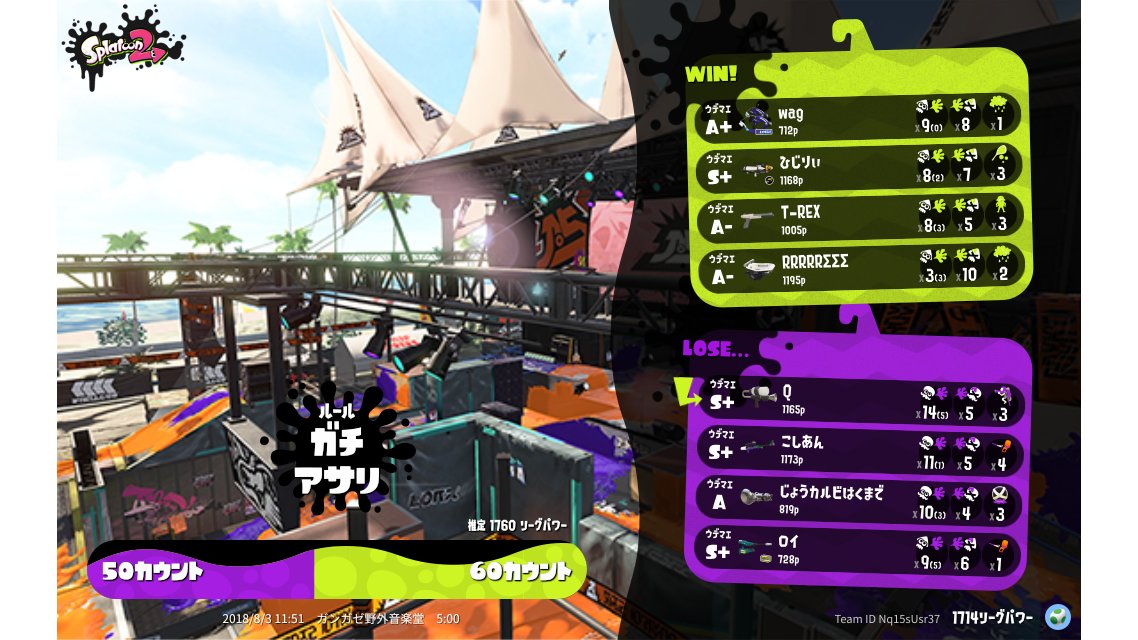
Task: Select player wag's result row
Action: click(x=858, y=118)
